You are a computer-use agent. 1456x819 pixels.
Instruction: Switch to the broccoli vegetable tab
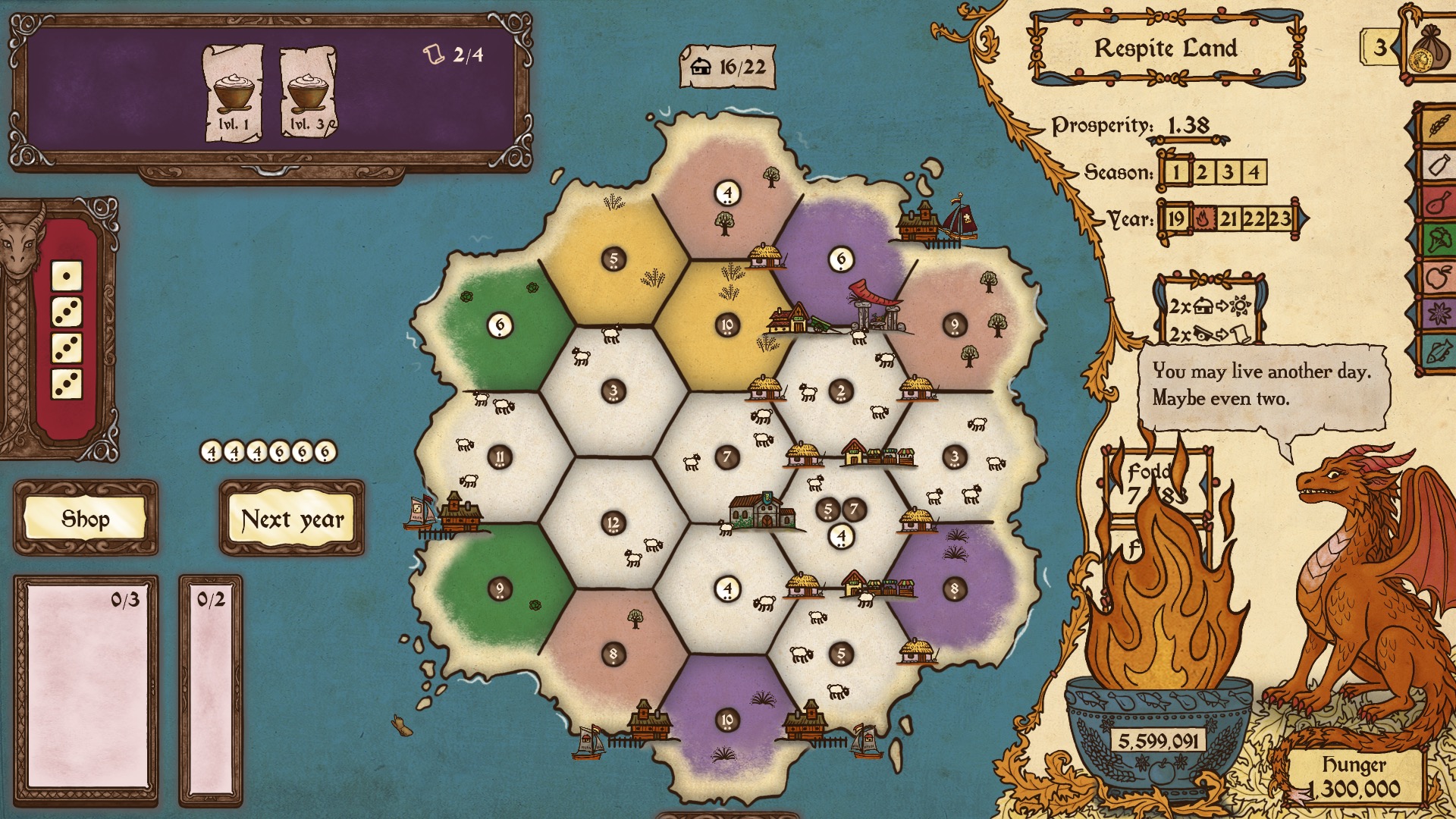(1438, 242)
